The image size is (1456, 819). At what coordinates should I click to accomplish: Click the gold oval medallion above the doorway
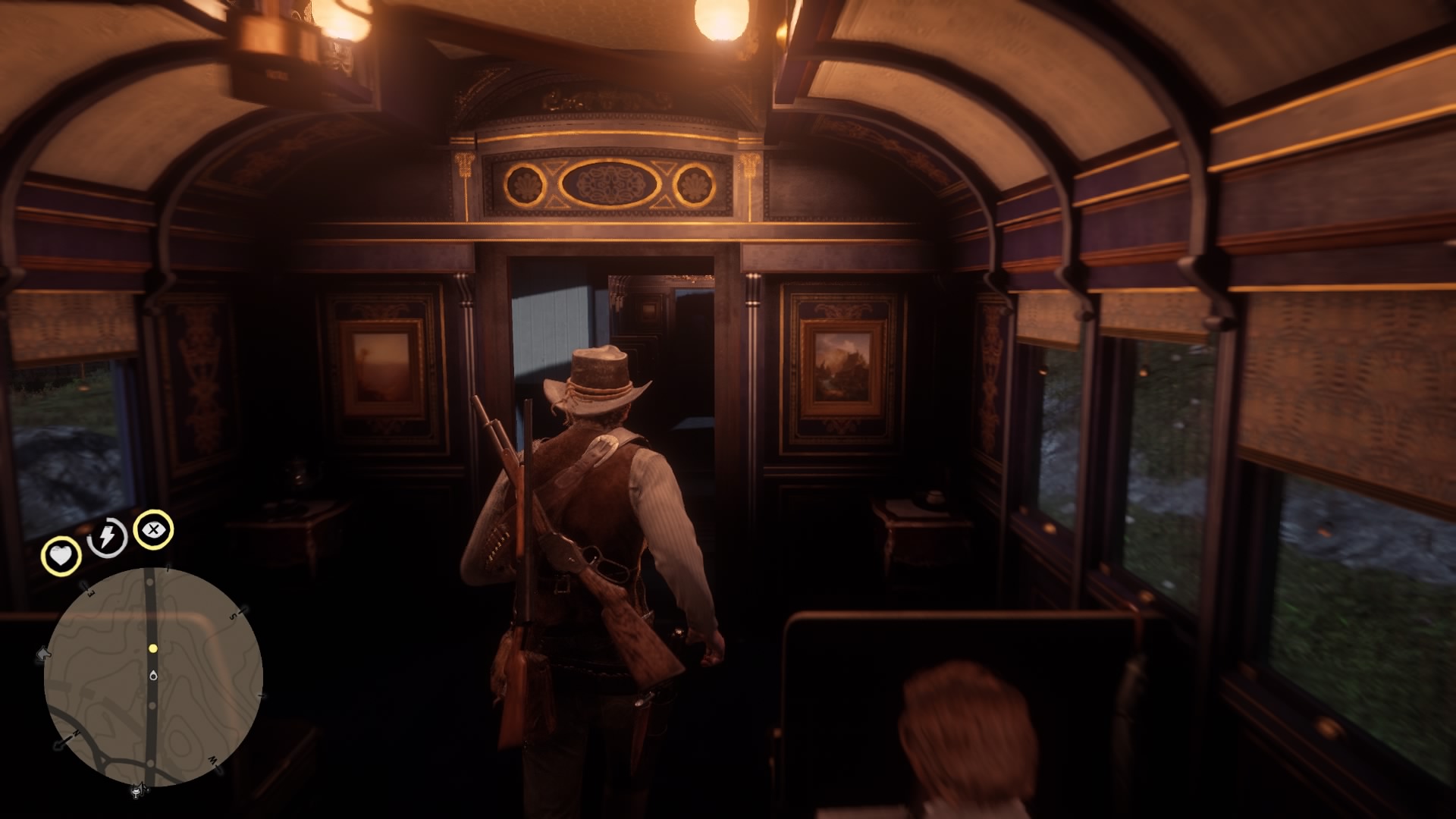(610, 182)
